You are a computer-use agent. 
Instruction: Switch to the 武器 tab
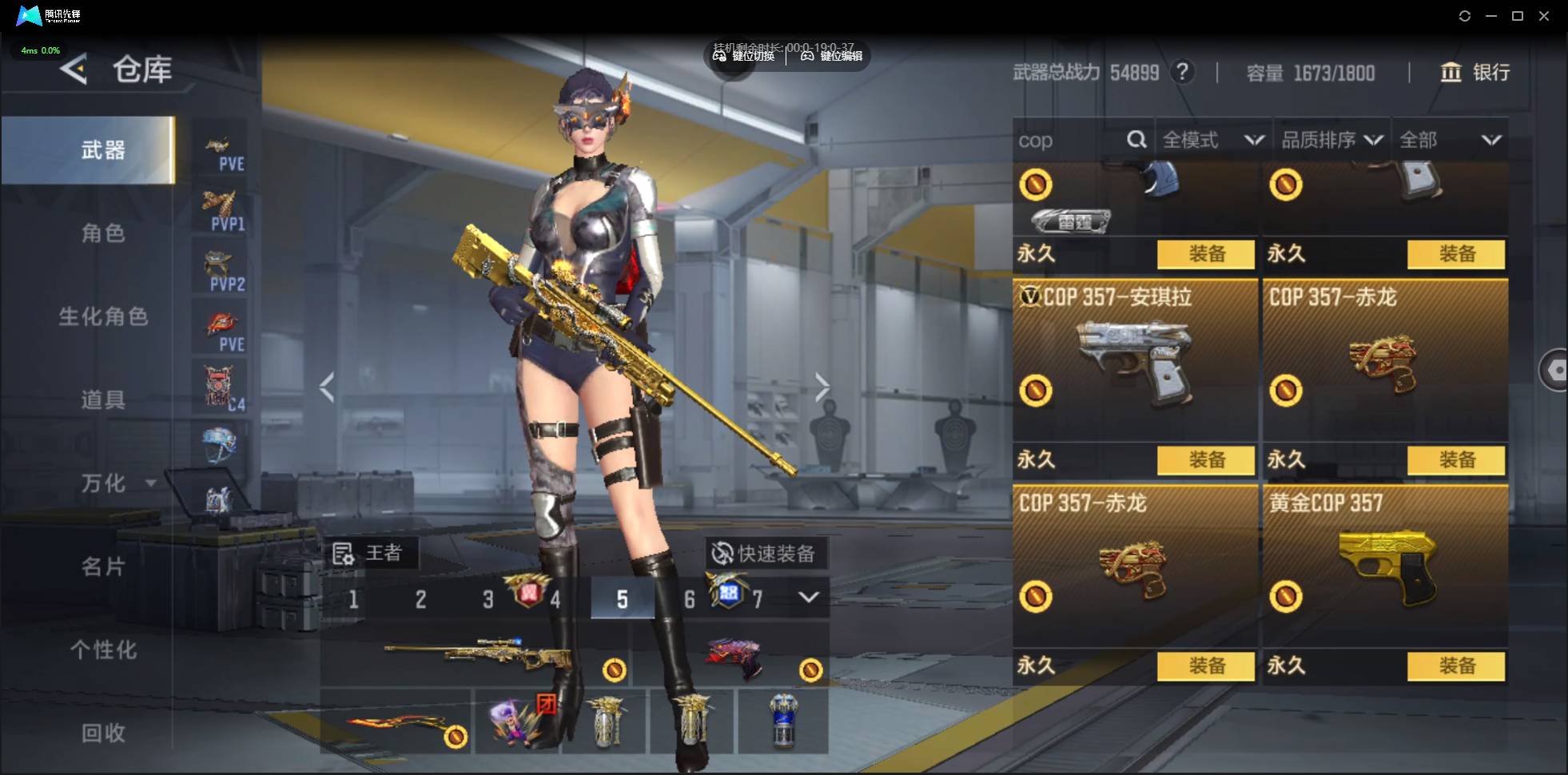point(102,150)
